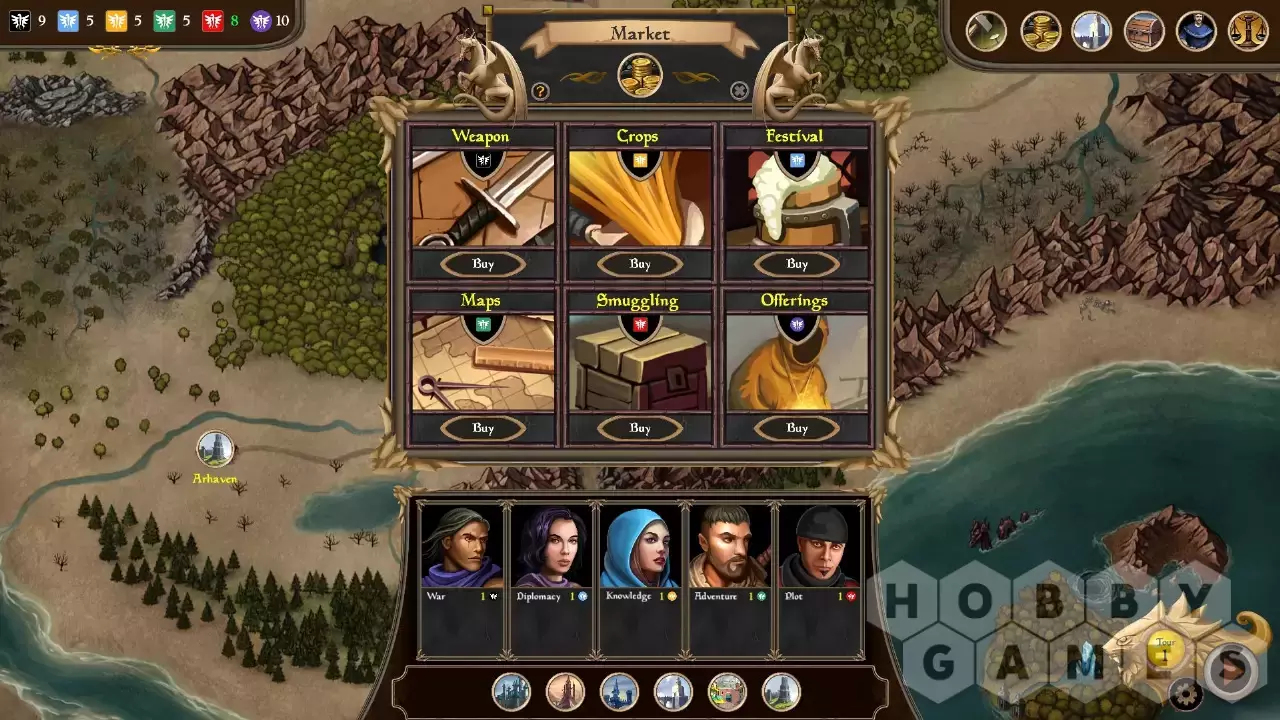
Task: Select the Plot hero card
Action: [x=819, y=580]
